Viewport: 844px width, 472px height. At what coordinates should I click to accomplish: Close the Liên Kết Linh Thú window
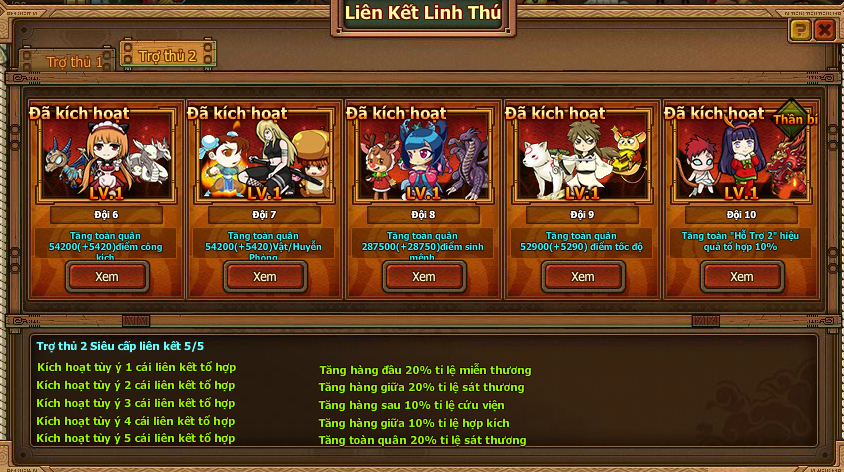(x=824, y=30)
